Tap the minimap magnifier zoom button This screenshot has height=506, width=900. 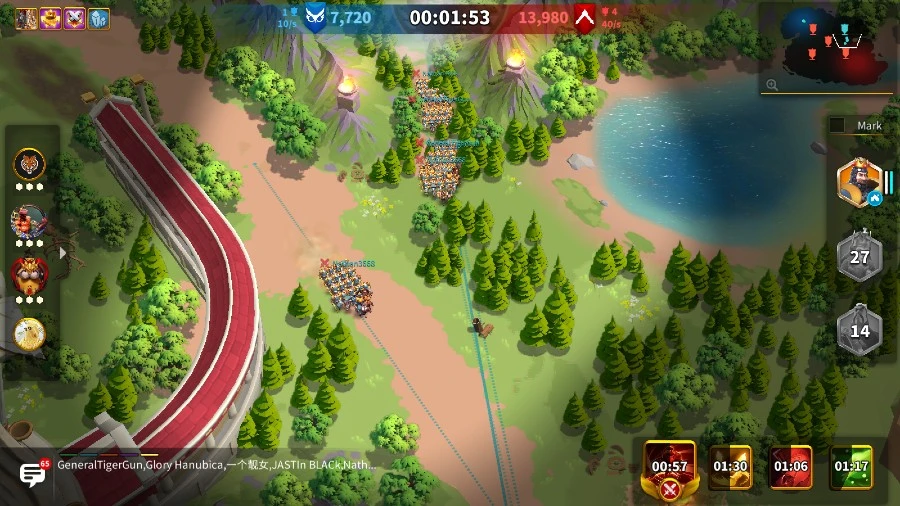(772, 86)
